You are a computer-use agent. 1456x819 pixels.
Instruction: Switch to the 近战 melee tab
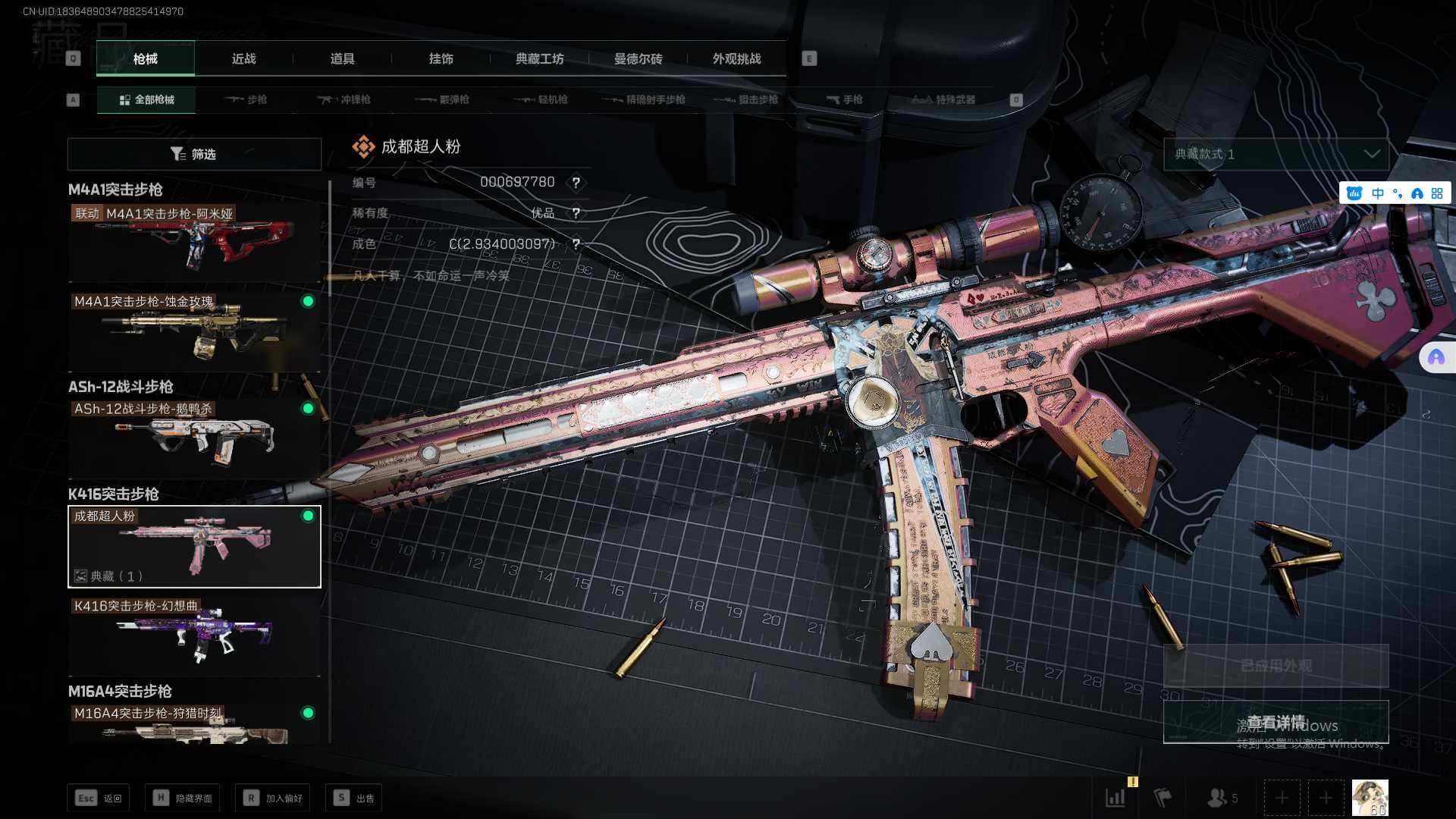point(243,58)
